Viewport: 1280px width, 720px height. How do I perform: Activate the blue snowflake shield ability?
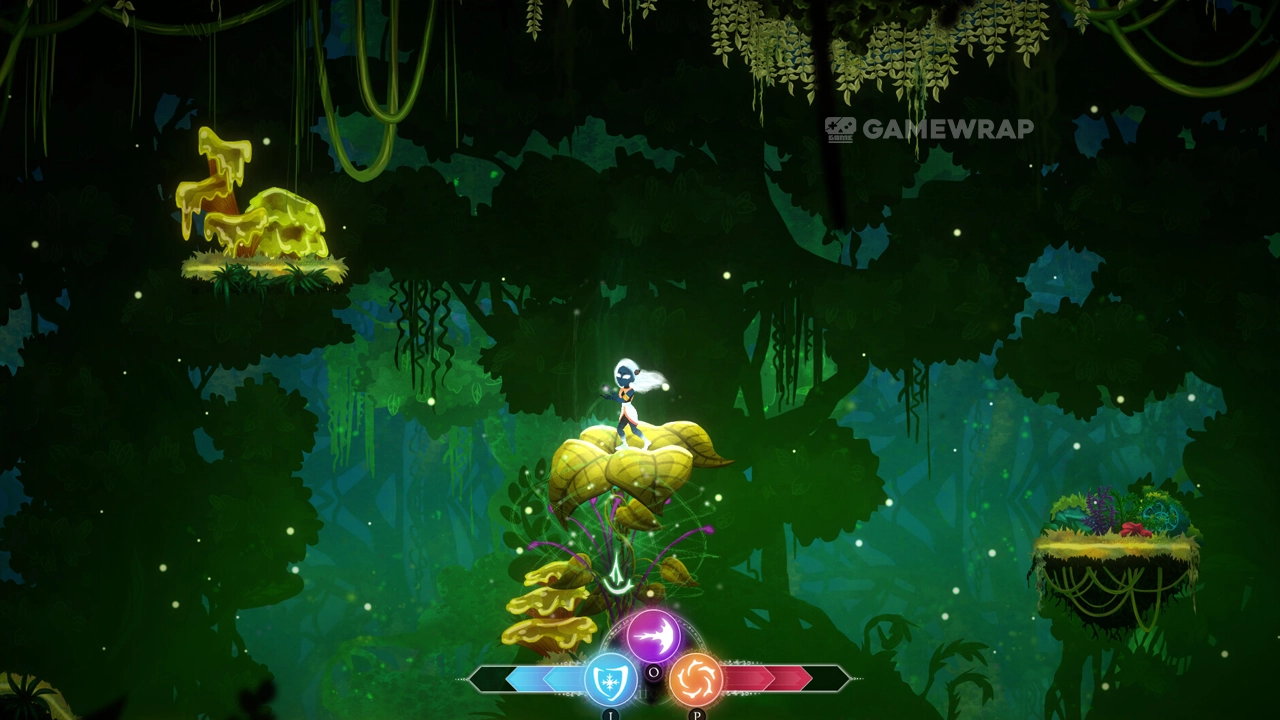click(610, 679)
